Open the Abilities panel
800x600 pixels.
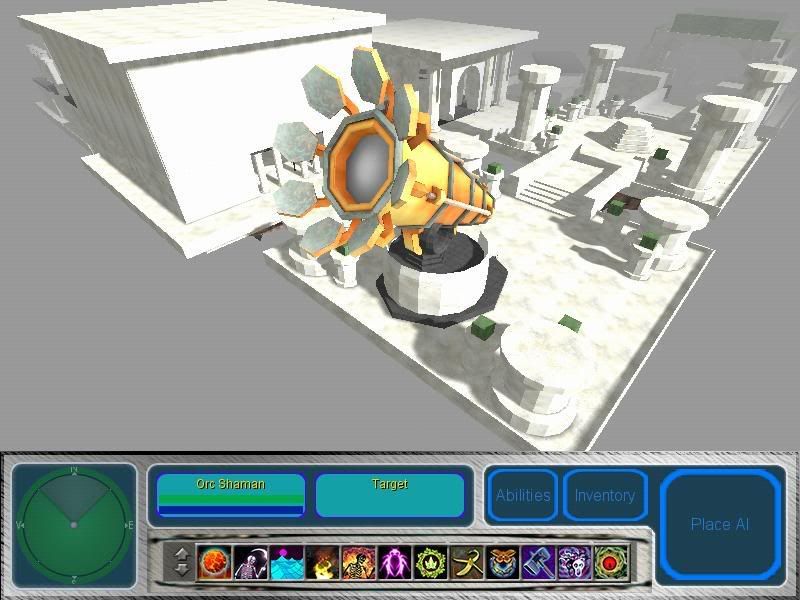(x=522, y=495)
